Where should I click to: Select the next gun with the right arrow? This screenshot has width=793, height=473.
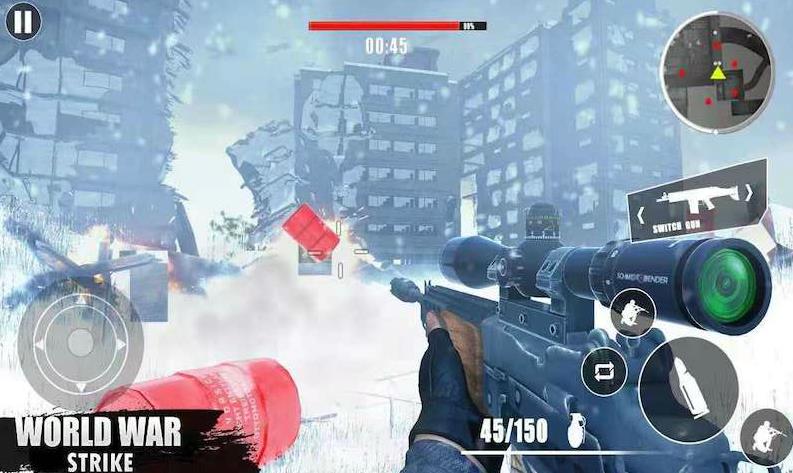pos(747,193)
